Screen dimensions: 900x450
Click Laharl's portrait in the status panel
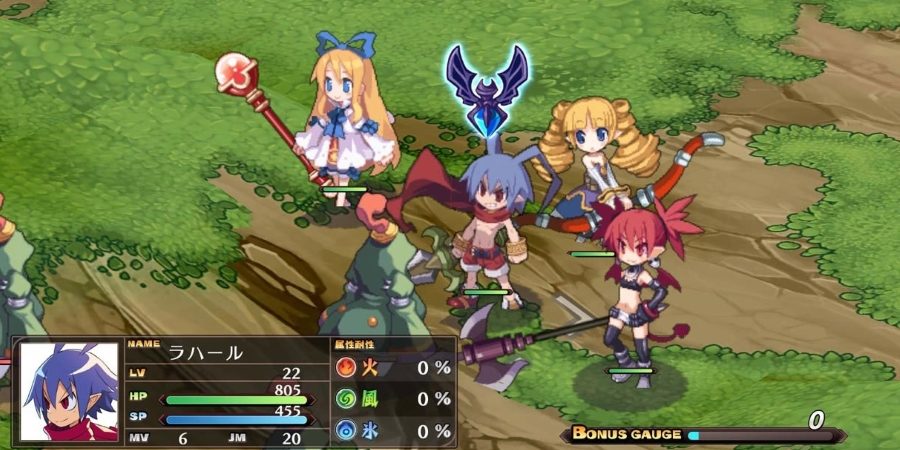(x=69, y=392)
